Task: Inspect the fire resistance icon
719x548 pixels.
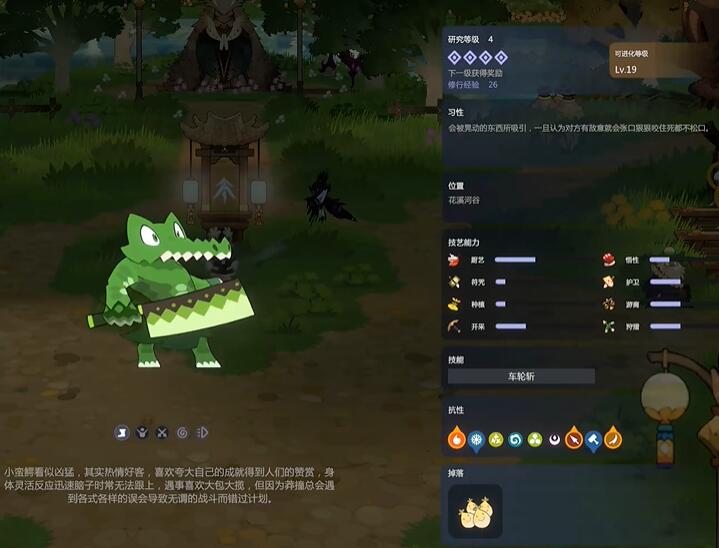Action: click(x=456, y=438)
